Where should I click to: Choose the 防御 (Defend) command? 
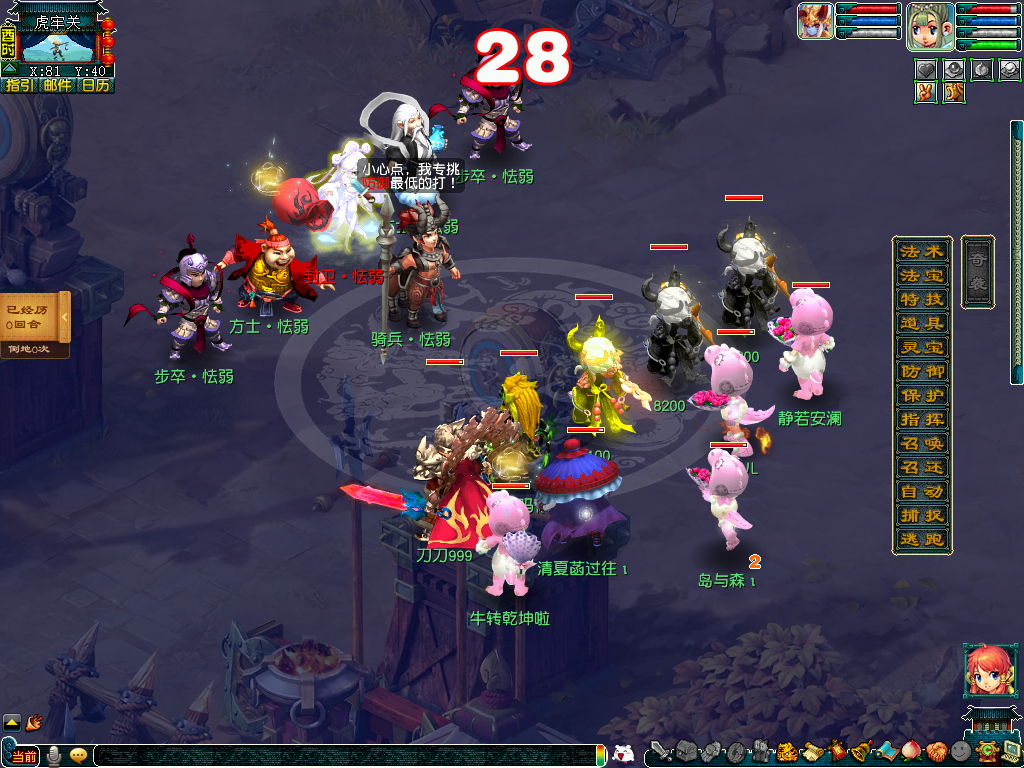[921, 371]
